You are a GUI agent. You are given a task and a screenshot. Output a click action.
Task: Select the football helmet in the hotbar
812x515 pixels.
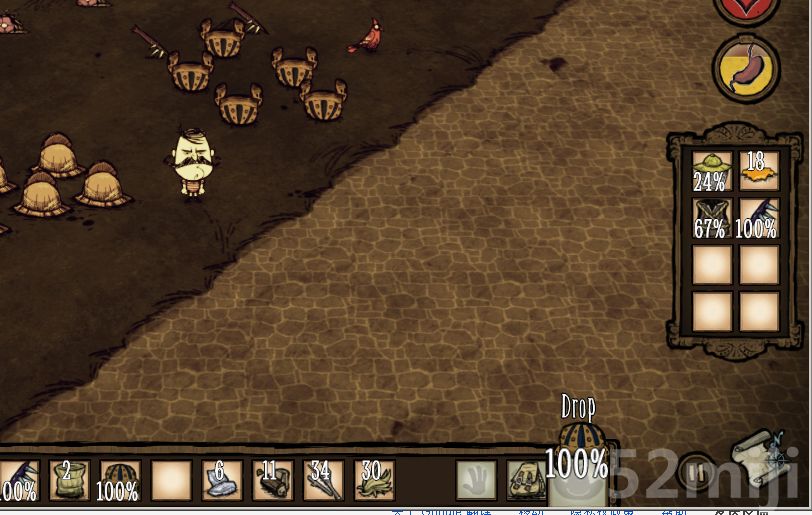click(x=119, y=479)
